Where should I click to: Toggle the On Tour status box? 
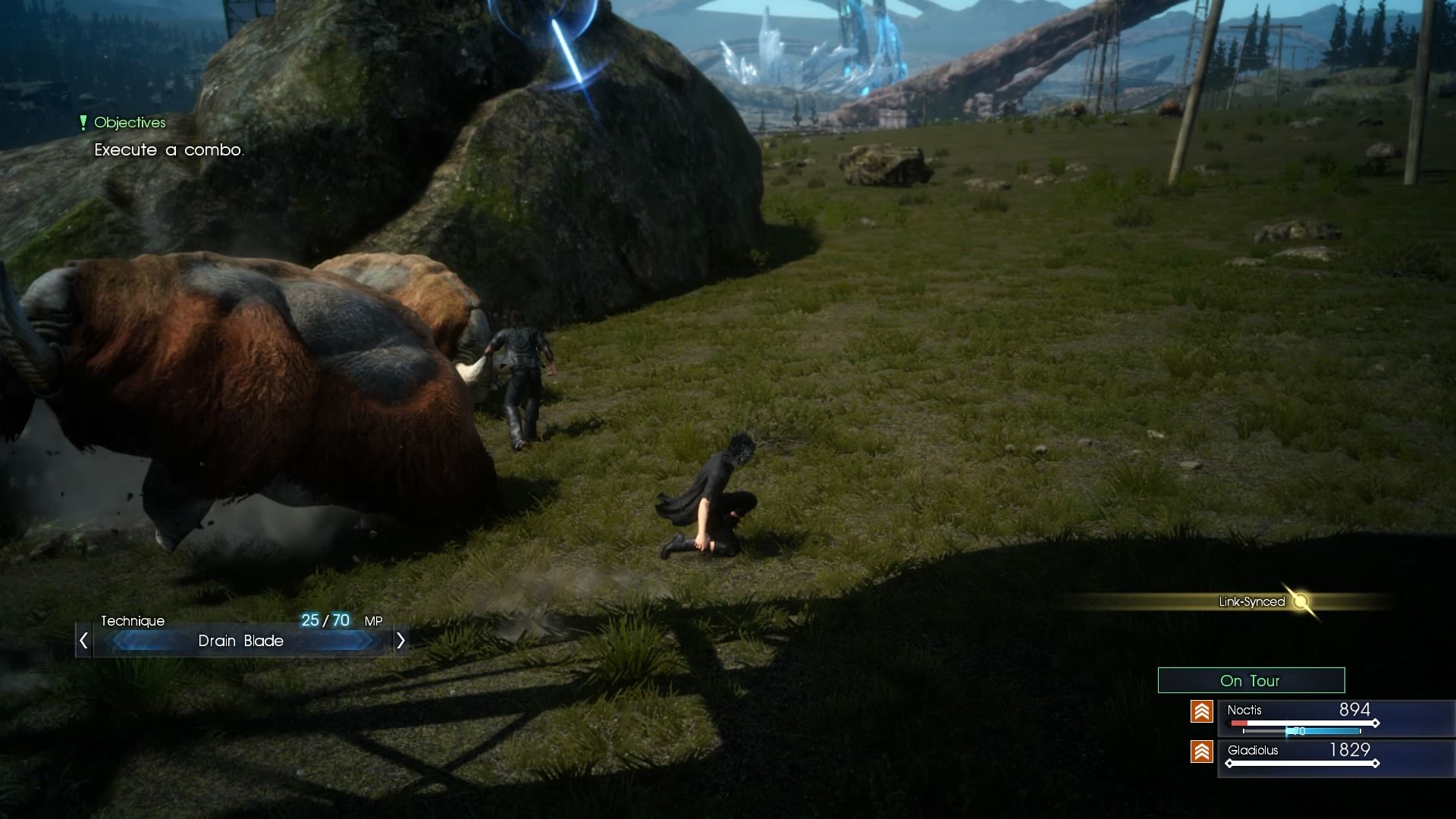click(x=1250, y=680)
